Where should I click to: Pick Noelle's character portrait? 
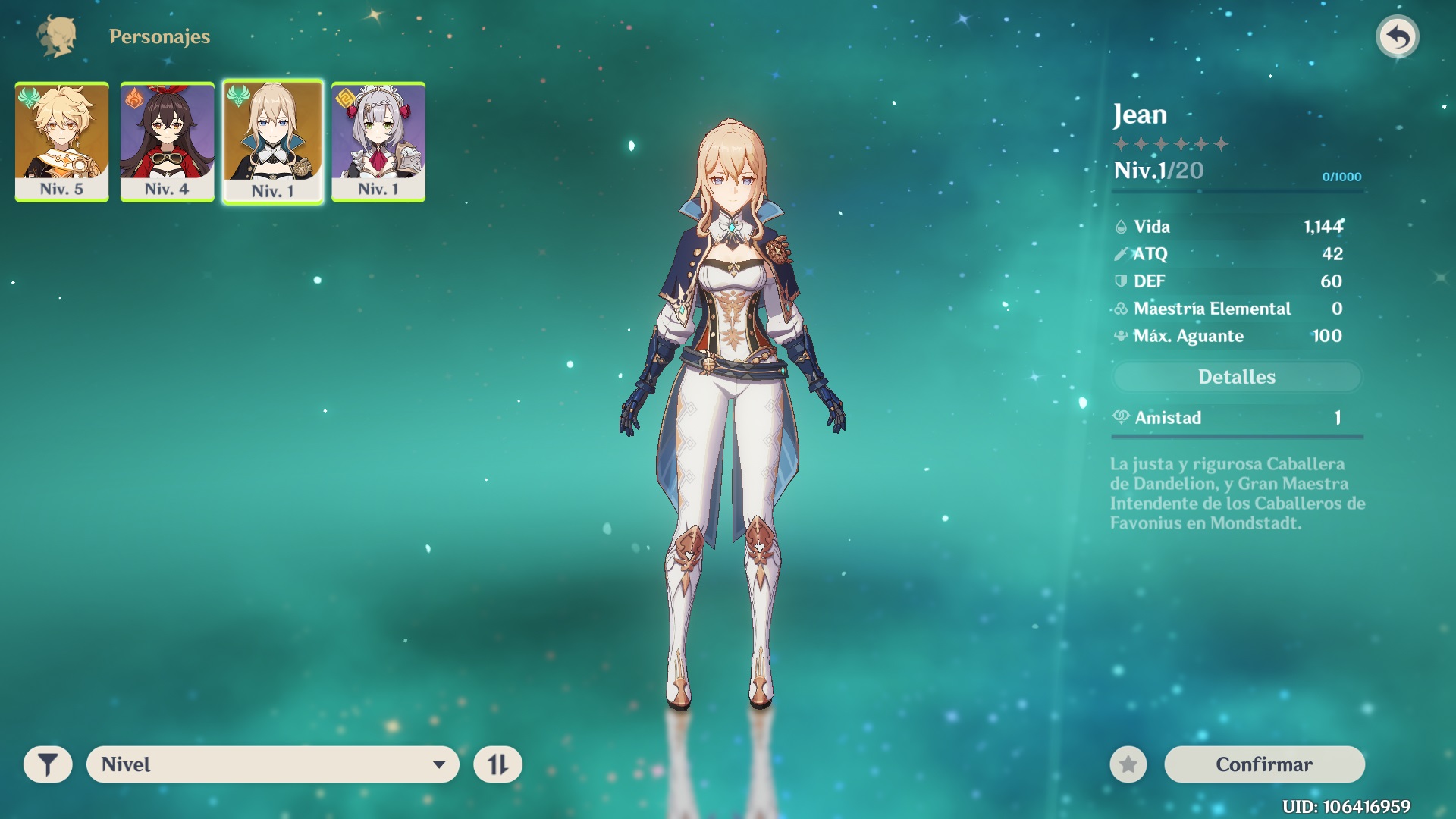pos(378,142)
